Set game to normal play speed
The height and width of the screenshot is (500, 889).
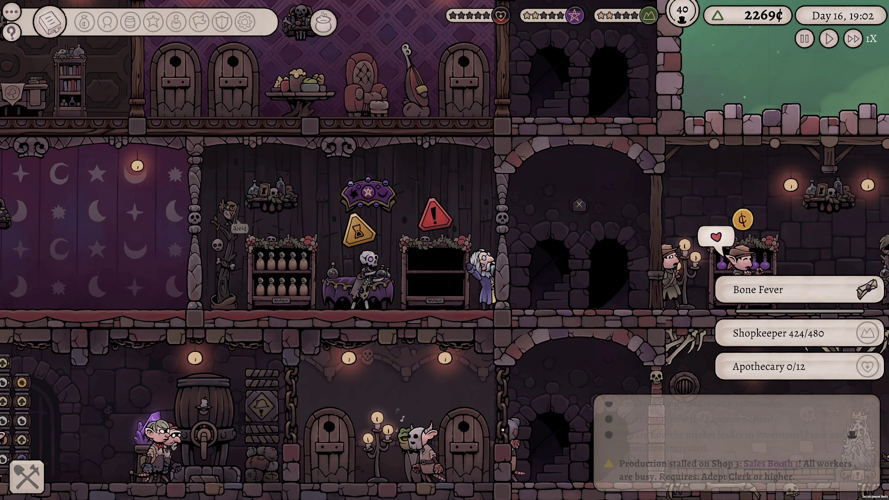(829, 39)
